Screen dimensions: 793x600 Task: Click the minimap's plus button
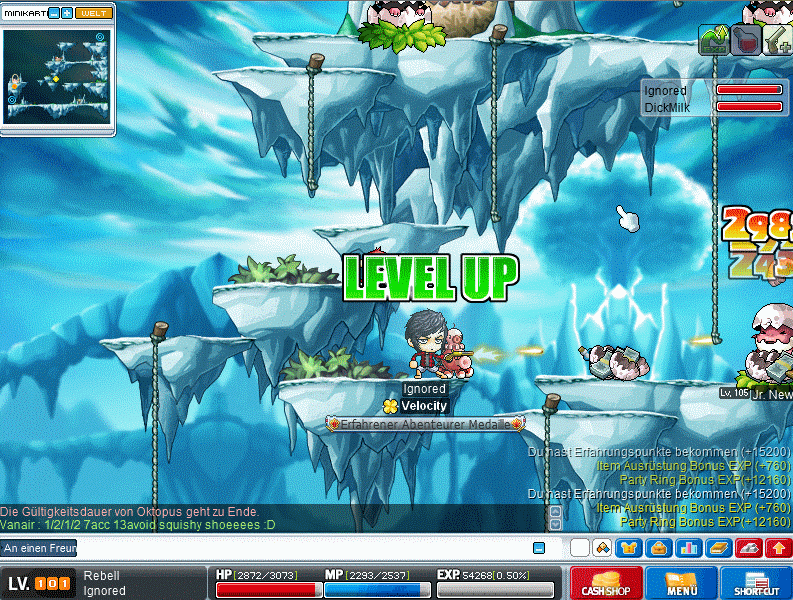(x=67, y=13)
